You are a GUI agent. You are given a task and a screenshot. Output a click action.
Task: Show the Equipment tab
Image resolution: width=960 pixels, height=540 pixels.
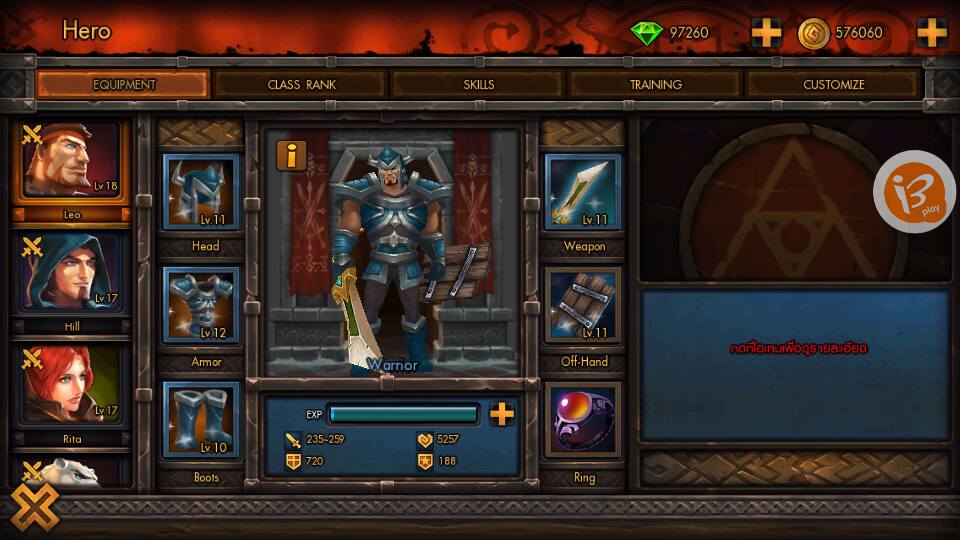(124, 85)
